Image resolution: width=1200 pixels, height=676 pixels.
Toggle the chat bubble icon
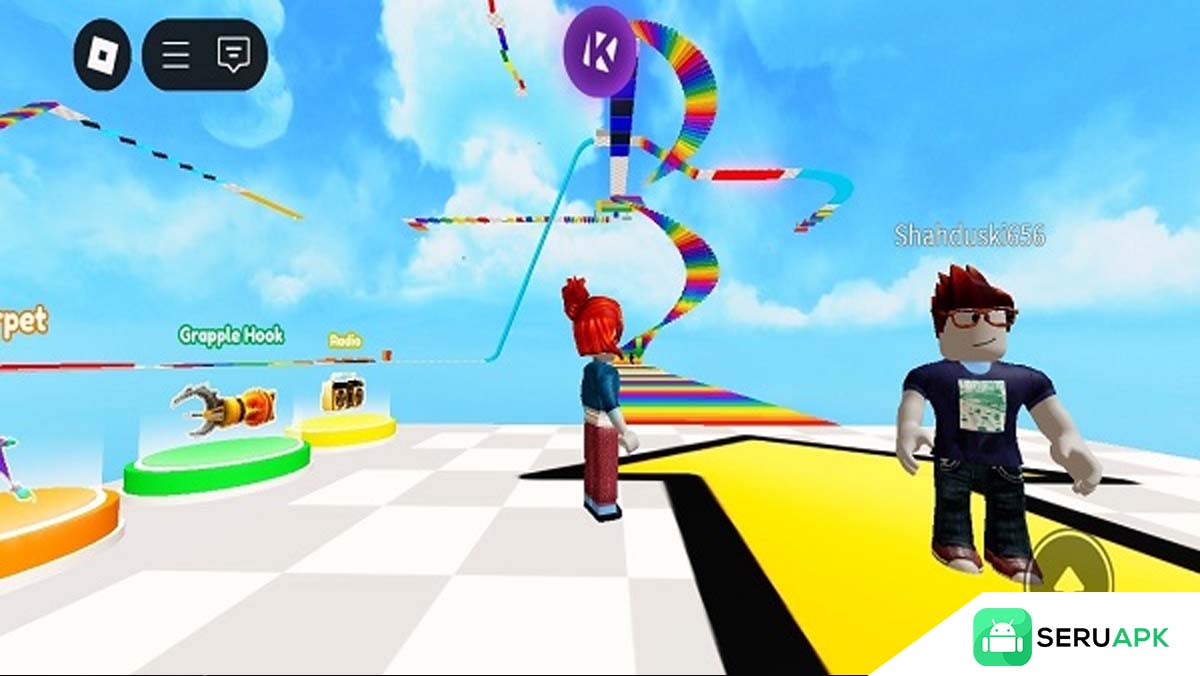(x=233, y=54)
